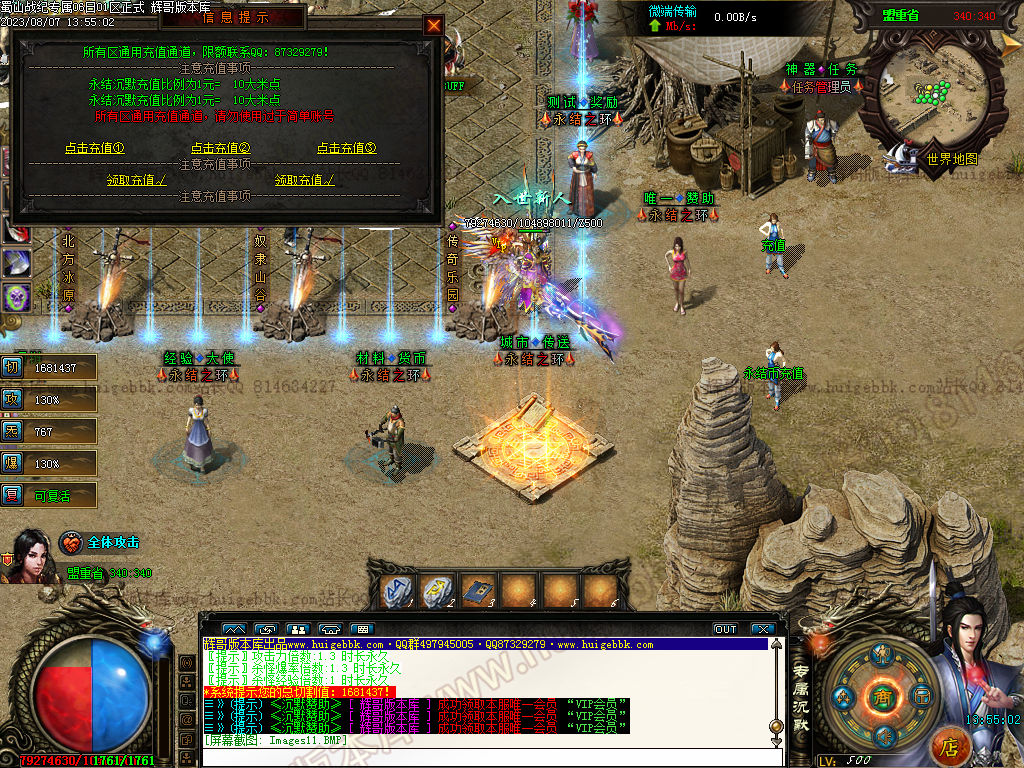1024x768 pixels.
Task: Open the round 店 store button
Action: click(x=951, y=746)
